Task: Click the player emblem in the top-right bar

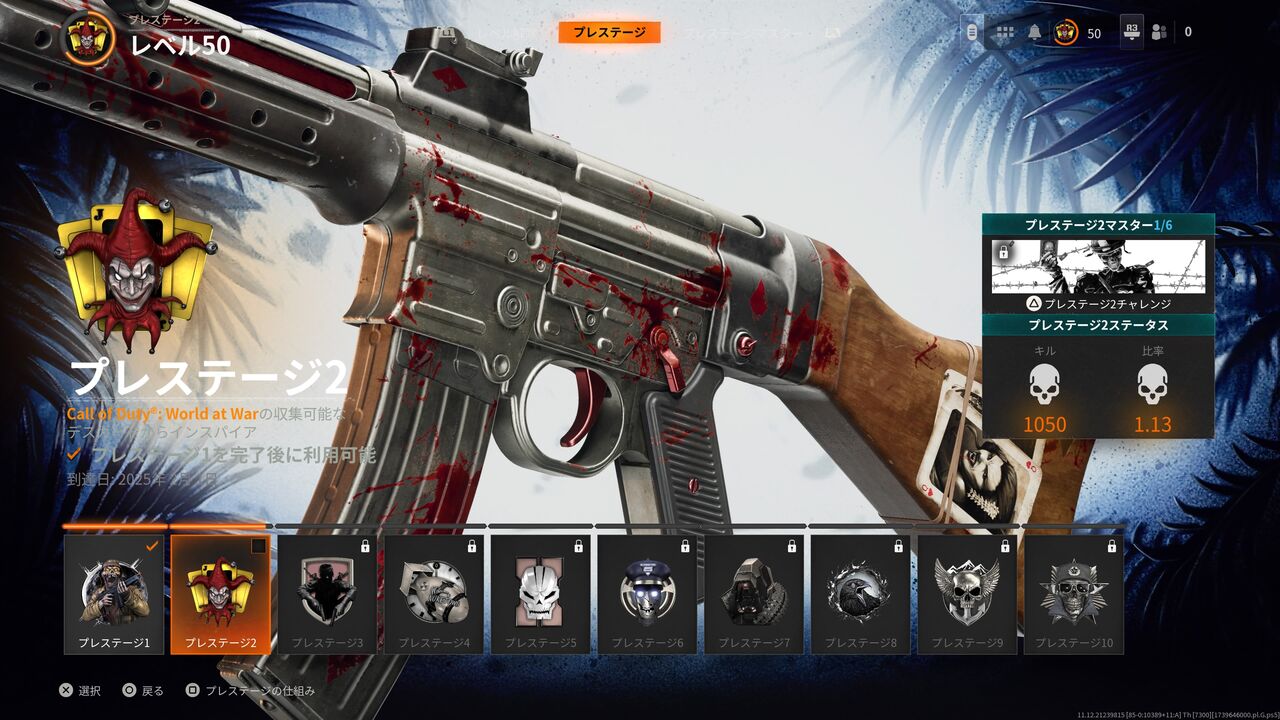Action: point(1066,33)
